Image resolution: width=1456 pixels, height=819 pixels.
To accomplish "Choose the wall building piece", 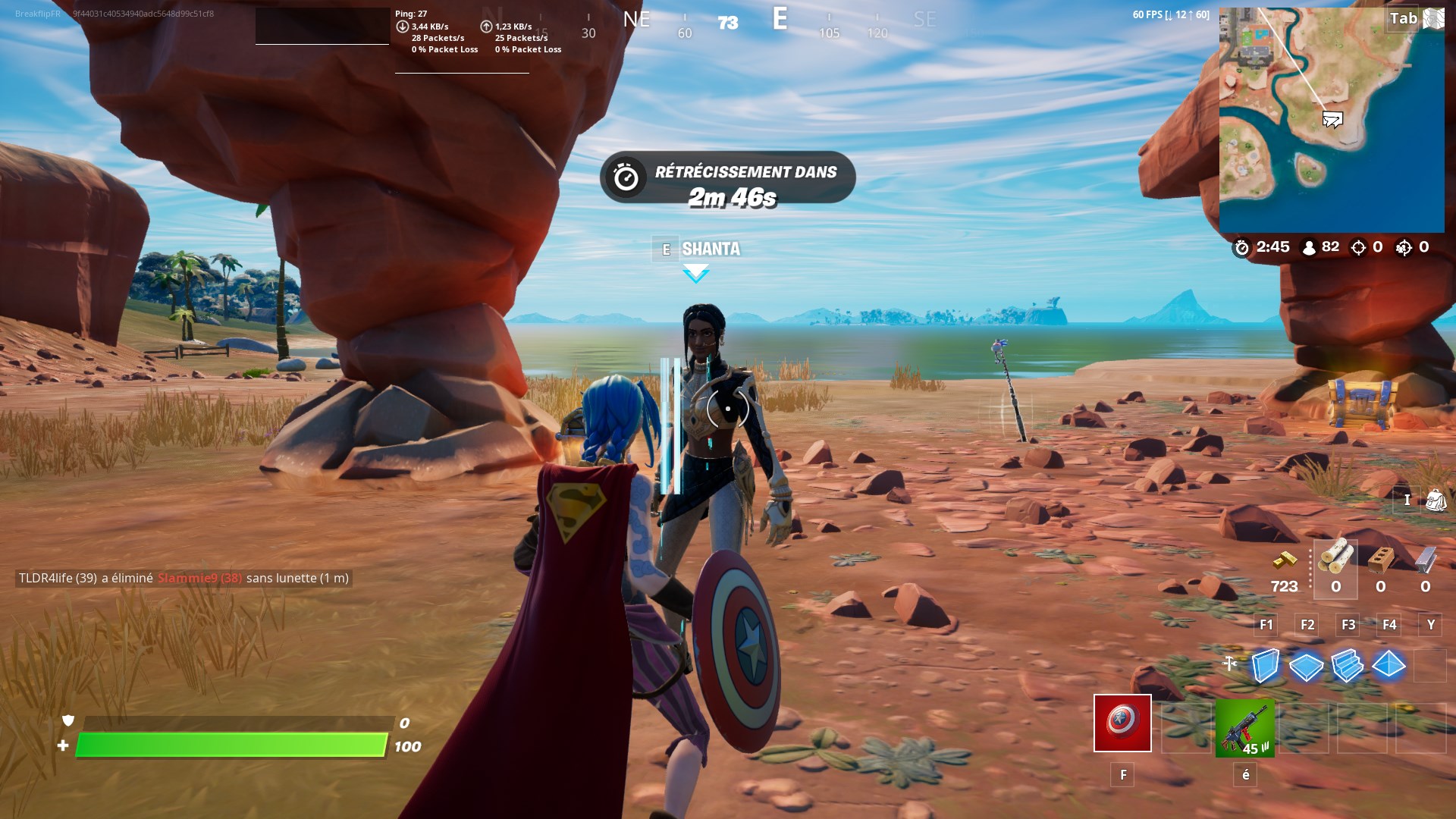I will (1265, 666).
